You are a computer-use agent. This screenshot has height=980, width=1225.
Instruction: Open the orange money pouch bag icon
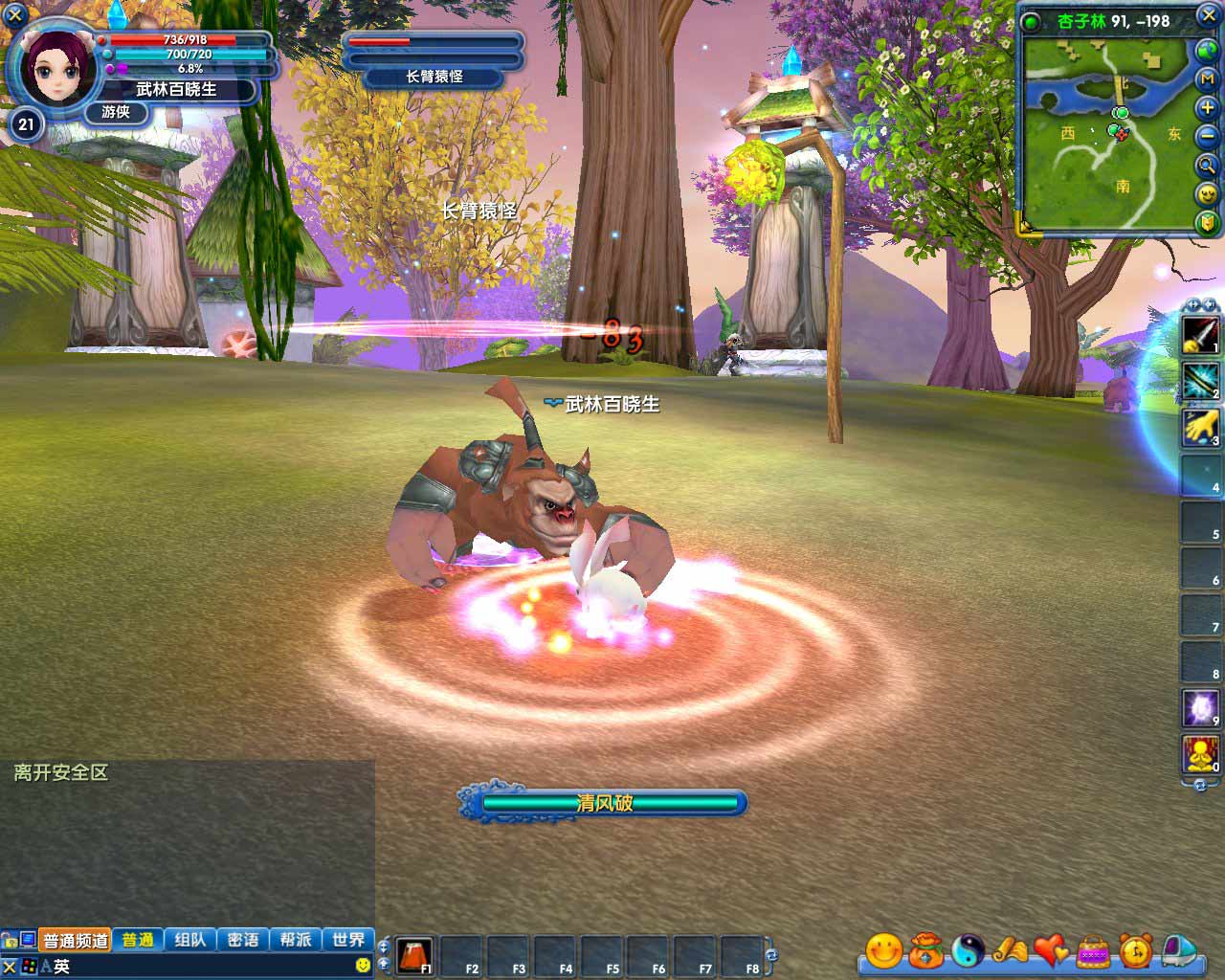925,950
